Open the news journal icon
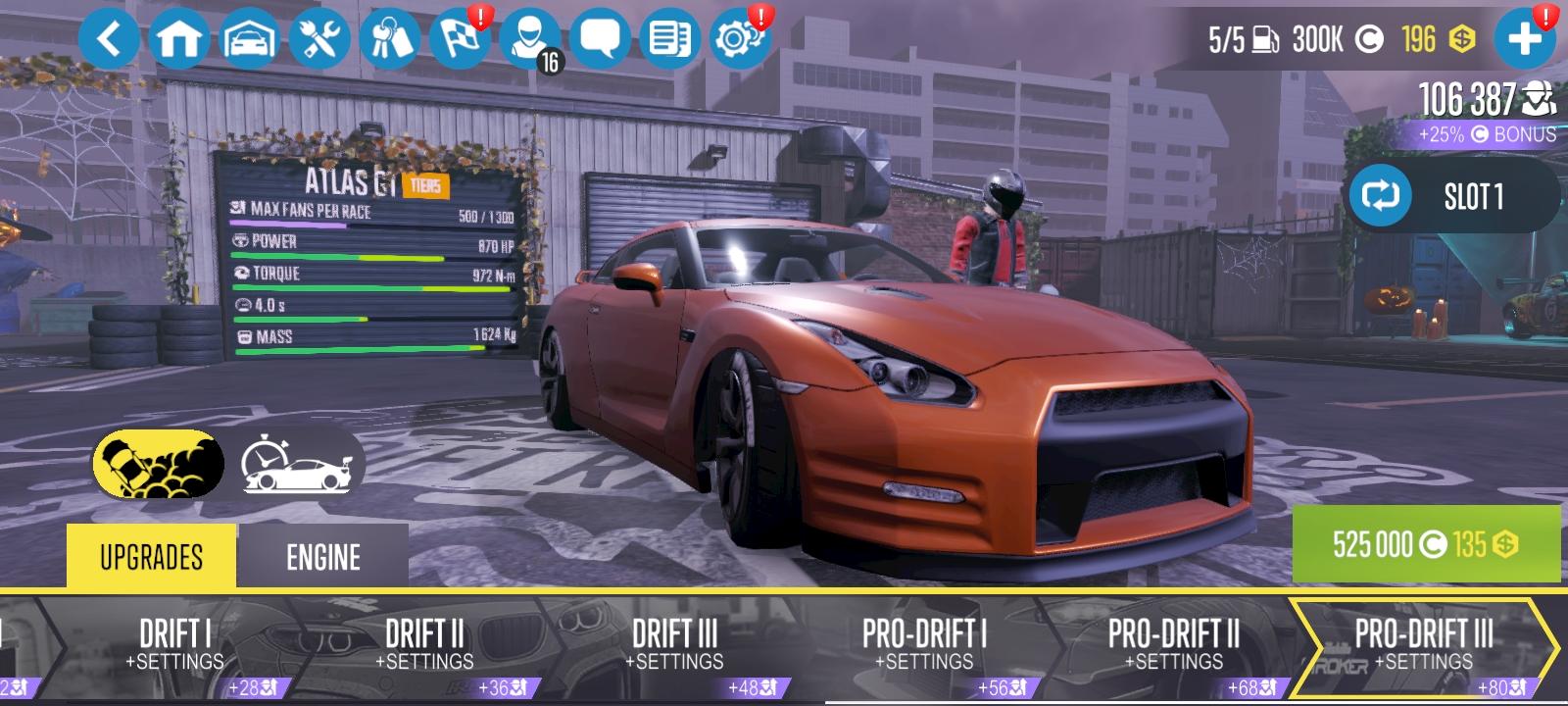 click(x=670, y=39)
